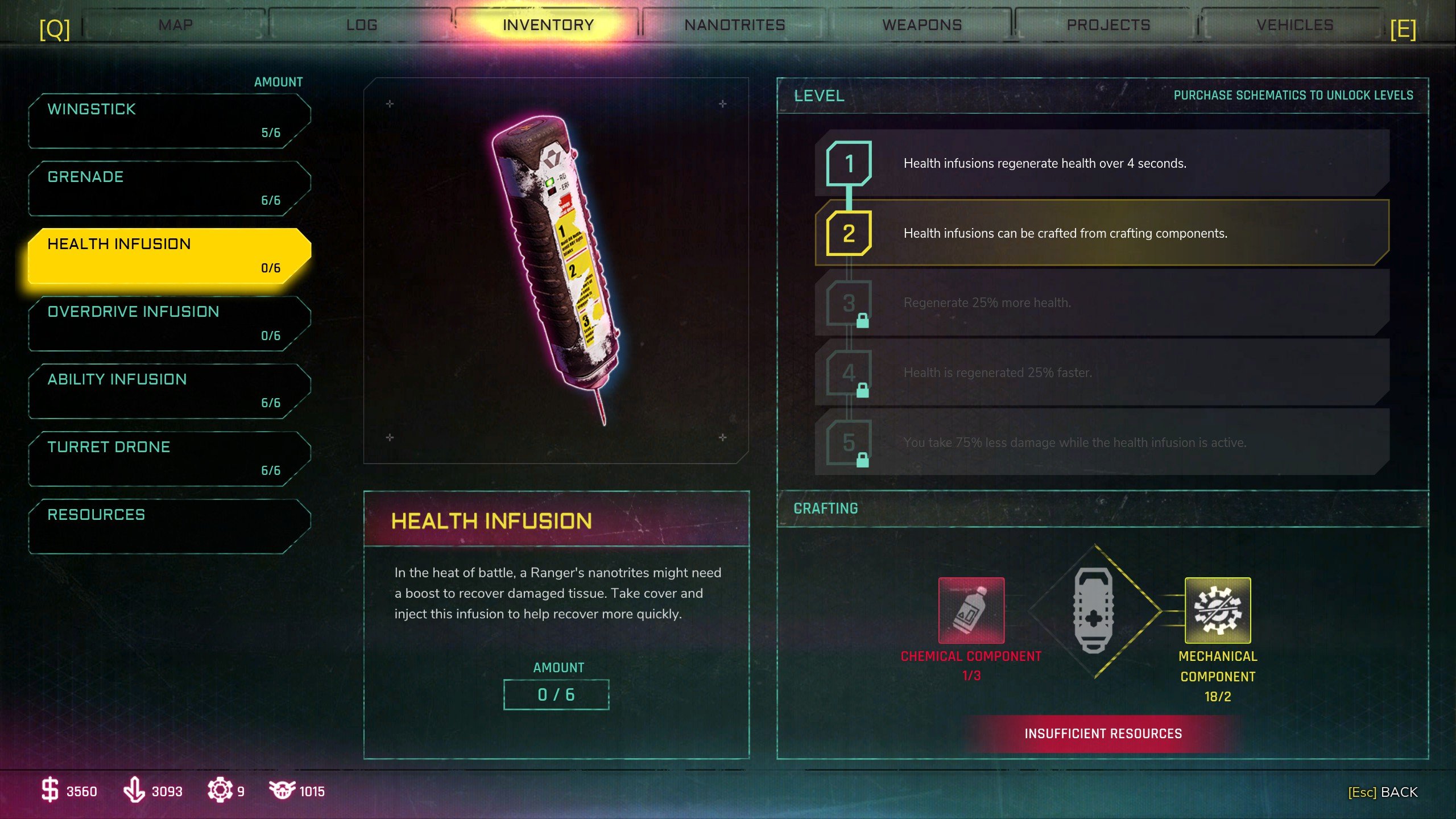Switch to the Weapons tab

tap(921, 24)
